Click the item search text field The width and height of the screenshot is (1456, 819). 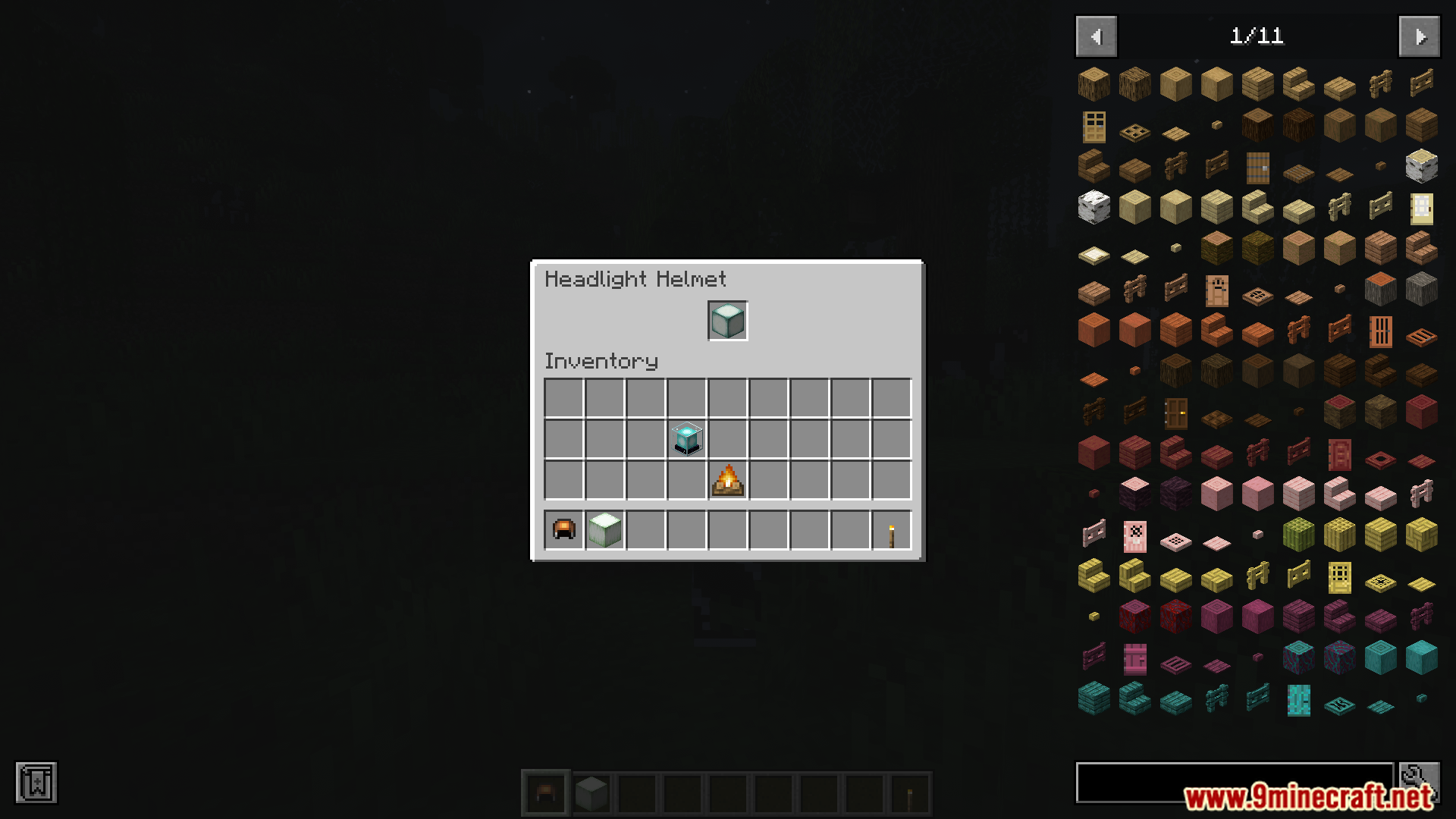1234,782
